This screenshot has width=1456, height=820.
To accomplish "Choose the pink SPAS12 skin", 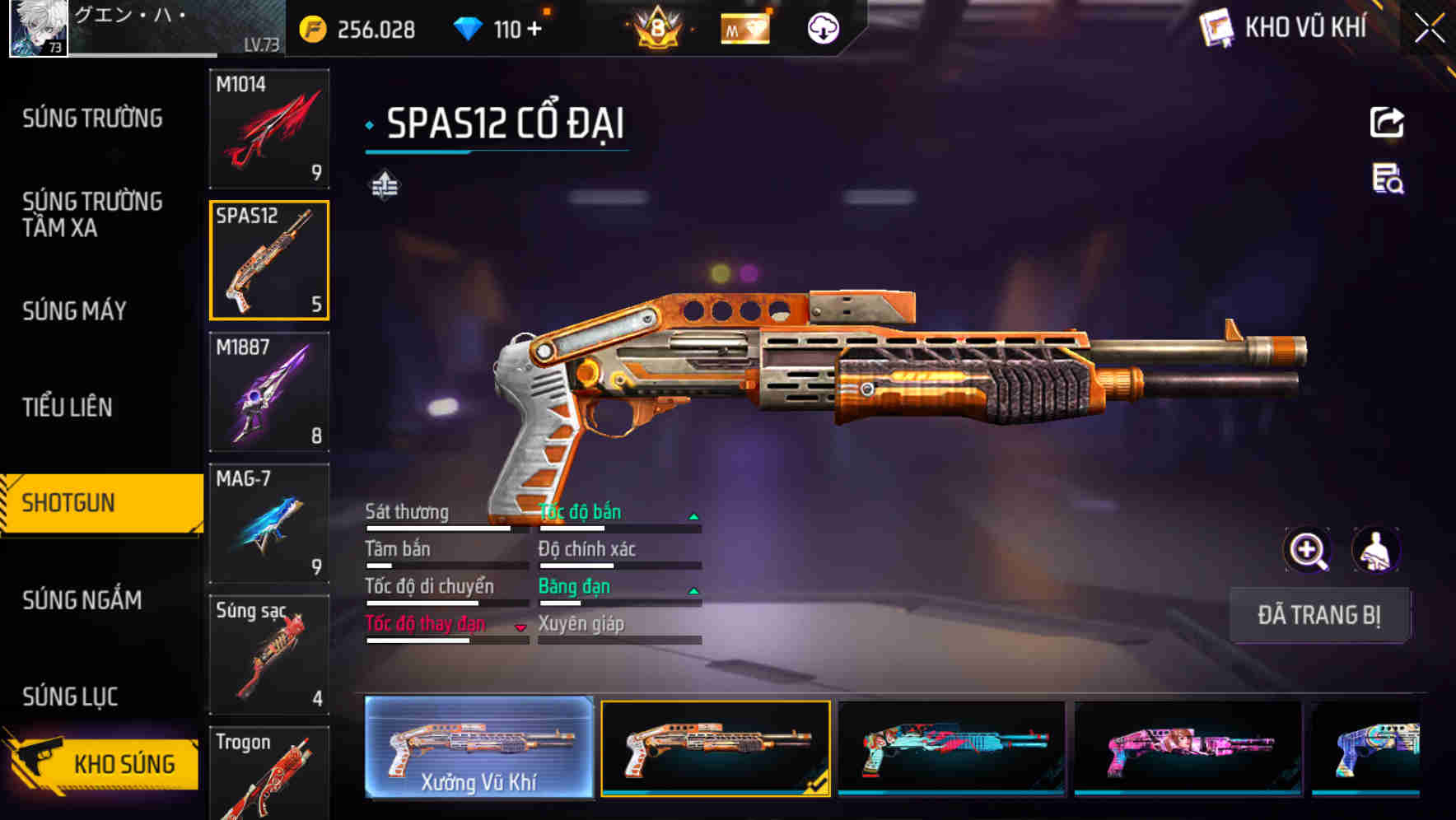I will [1188, 748].
